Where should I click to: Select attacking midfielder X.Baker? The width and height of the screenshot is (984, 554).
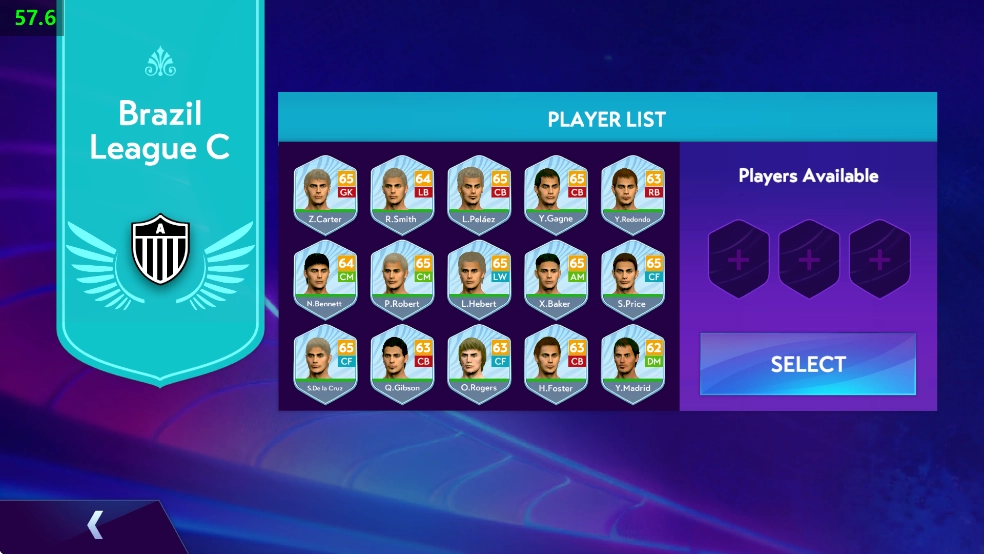(556, 279)
